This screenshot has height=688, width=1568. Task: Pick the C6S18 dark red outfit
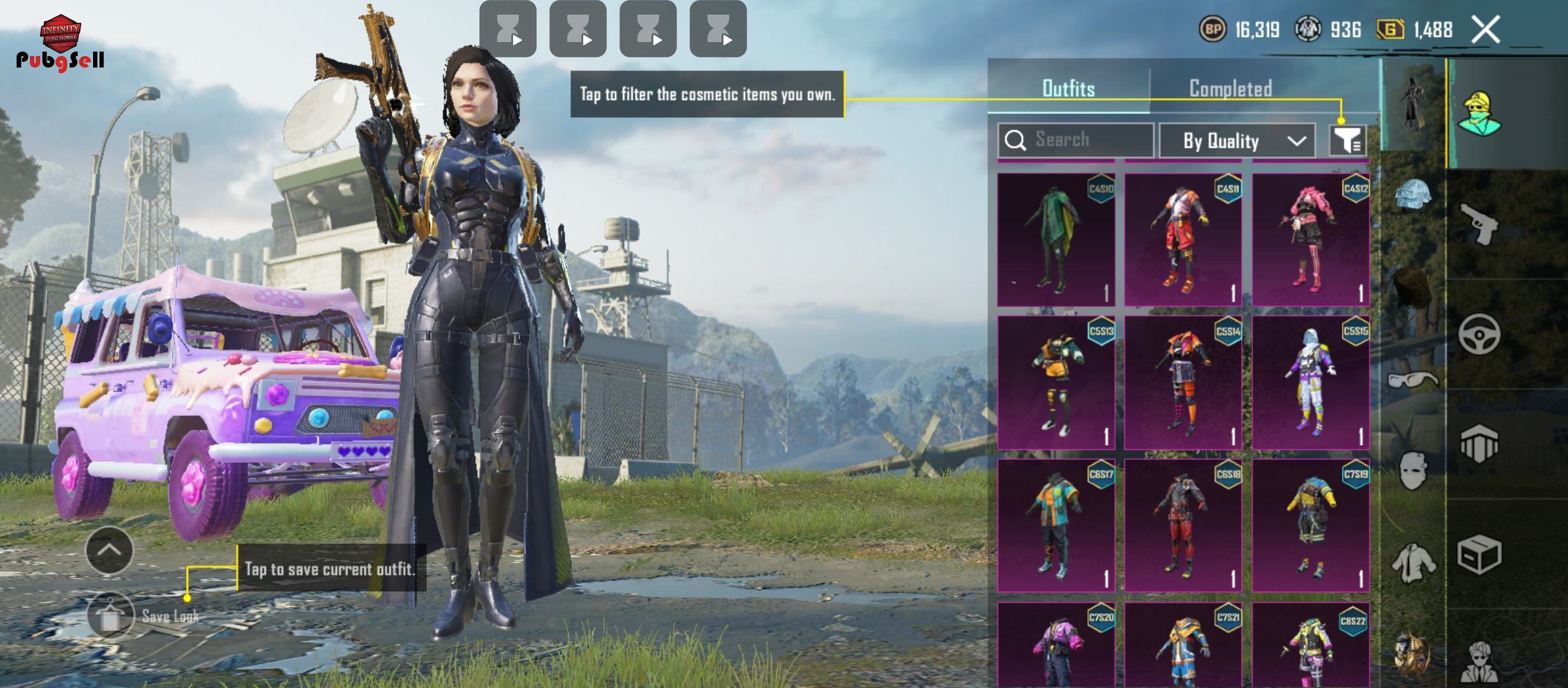[1183, 526]
